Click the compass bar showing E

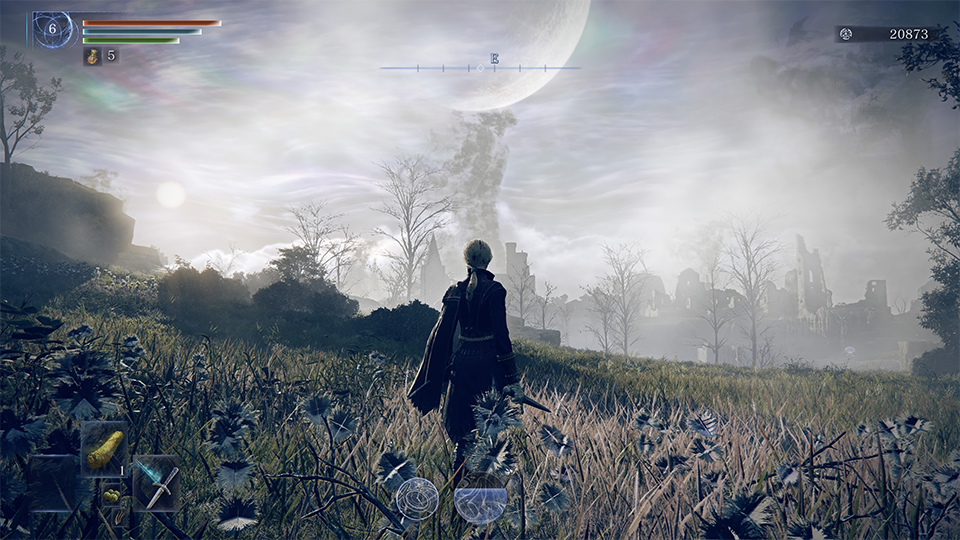click(480, 67)
